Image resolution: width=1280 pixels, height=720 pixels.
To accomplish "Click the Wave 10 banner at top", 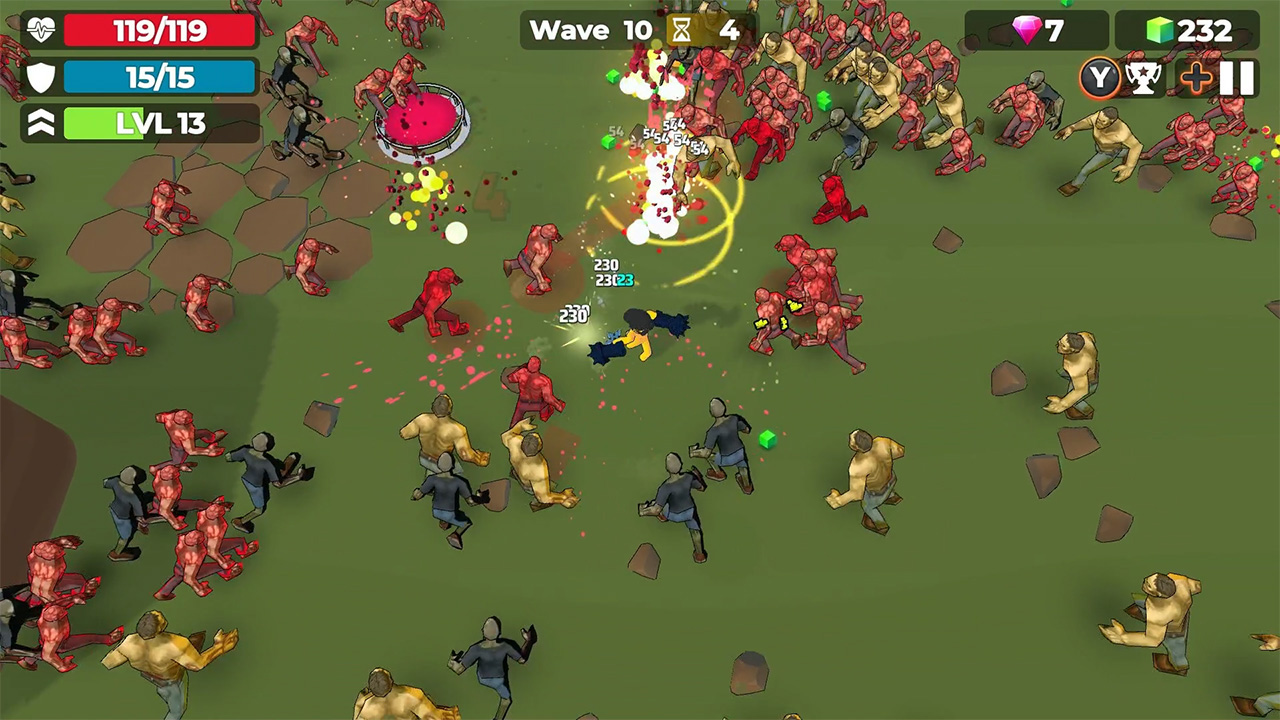I will (590, 30).
